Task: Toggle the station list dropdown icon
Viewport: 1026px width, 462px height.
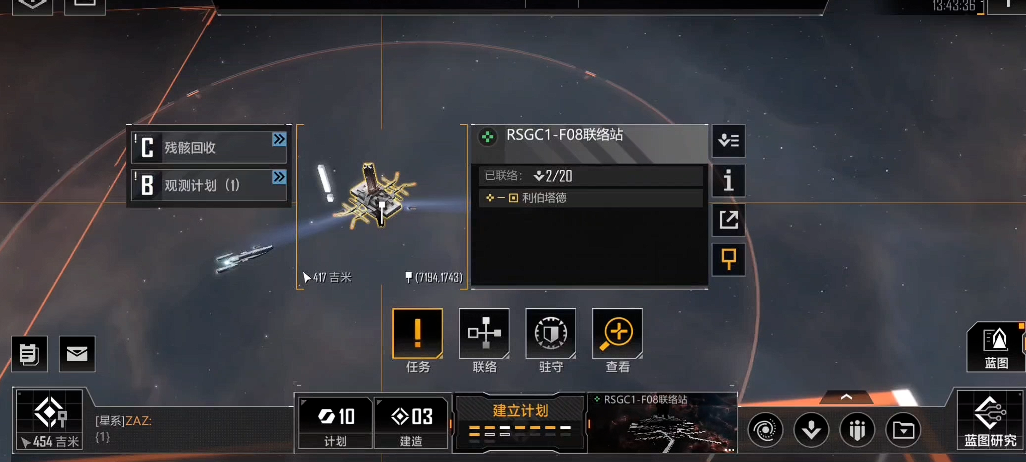Action: coord(728,141)
